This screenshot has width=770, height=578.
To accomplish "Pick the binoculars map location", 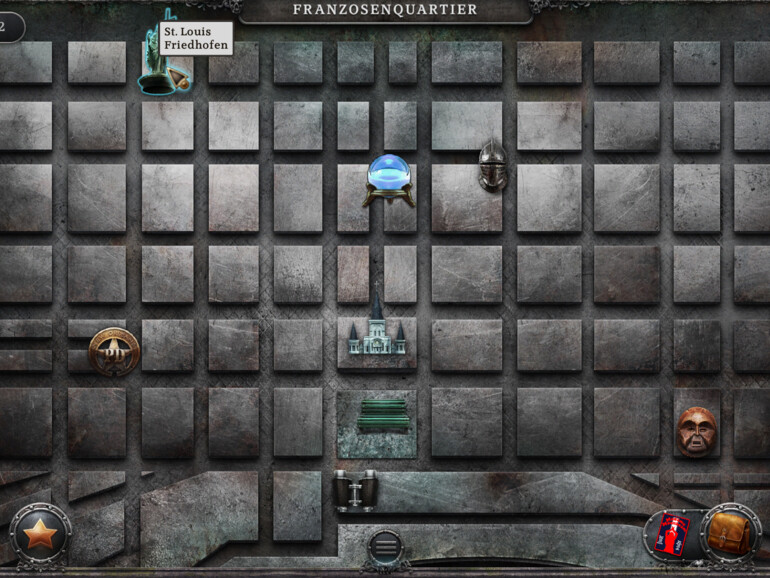I will [354, 489].
